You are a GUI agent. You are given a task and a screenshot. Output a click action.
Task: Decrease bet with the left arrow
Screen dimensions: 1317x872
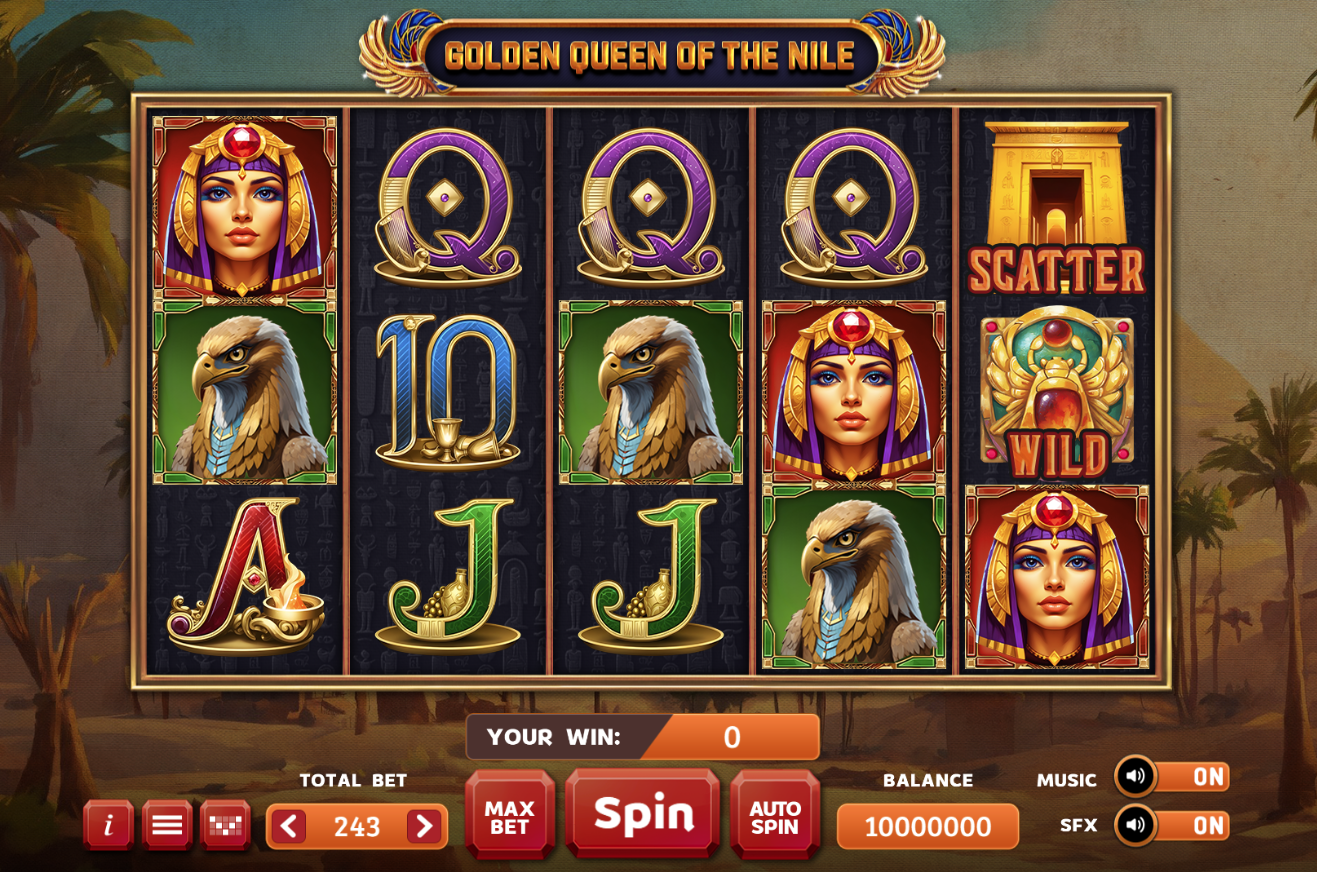[x=288, y=826]
